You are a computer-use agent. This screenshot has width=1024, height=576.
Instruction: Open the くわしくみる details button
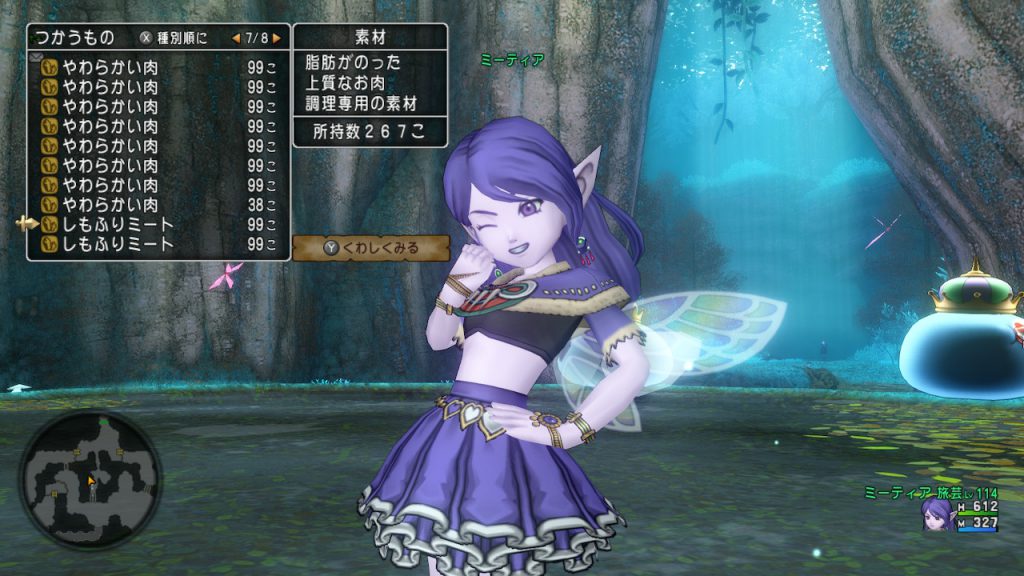(x=371, y=248)
